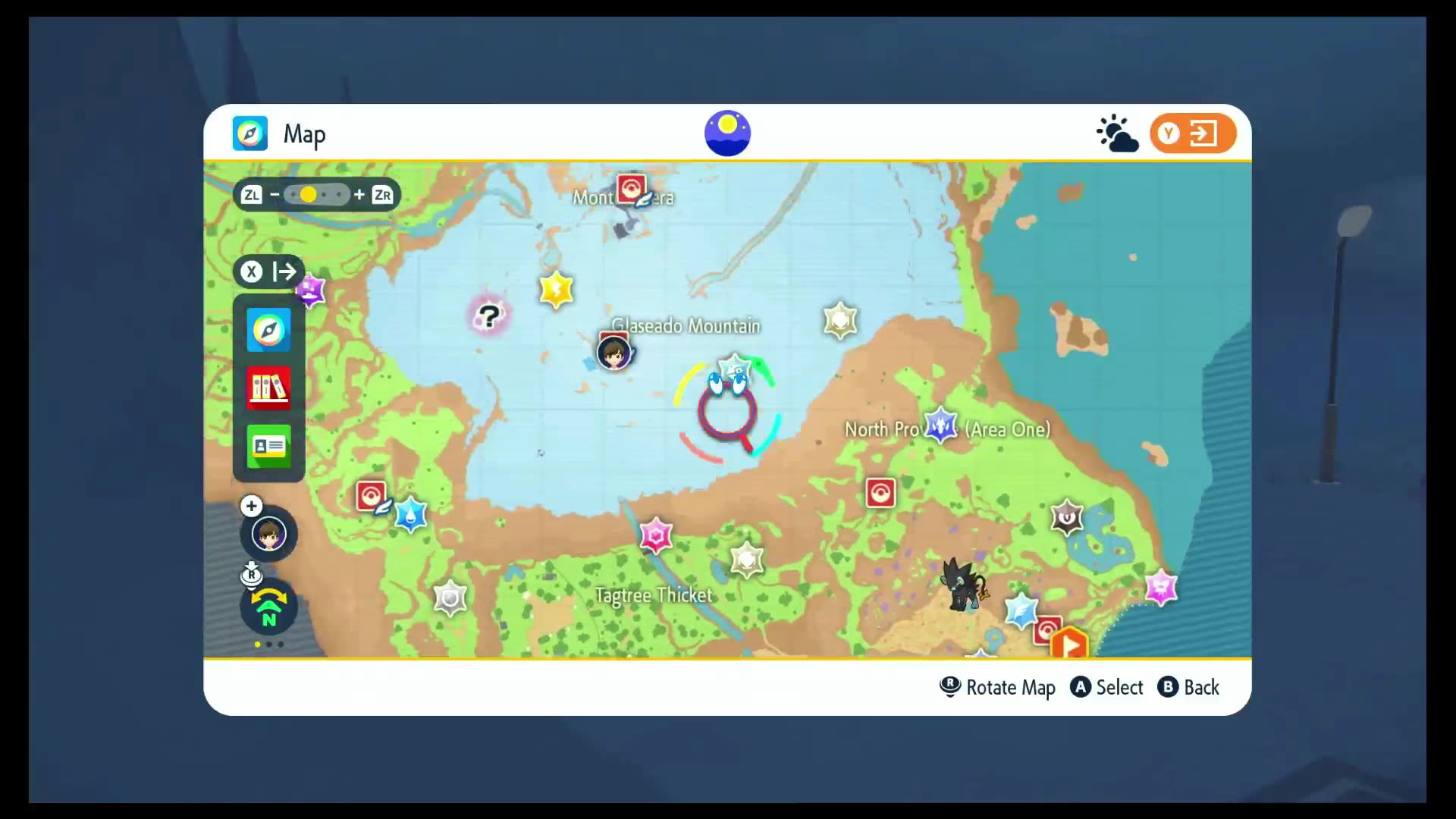This screenshot has height=819, width=1456.
Task: Click the player portrait marker on Glaseado Mountain
Action: point(613,353)
